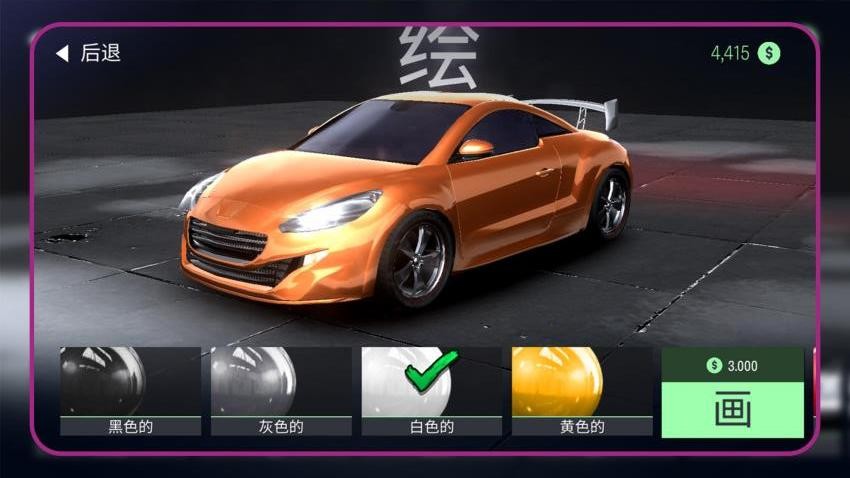Viewport: 850px width, 478px height.
Task: Choose the gray paint swatch 灰色的
Action: pyautogui.click(x=280, y=391)
